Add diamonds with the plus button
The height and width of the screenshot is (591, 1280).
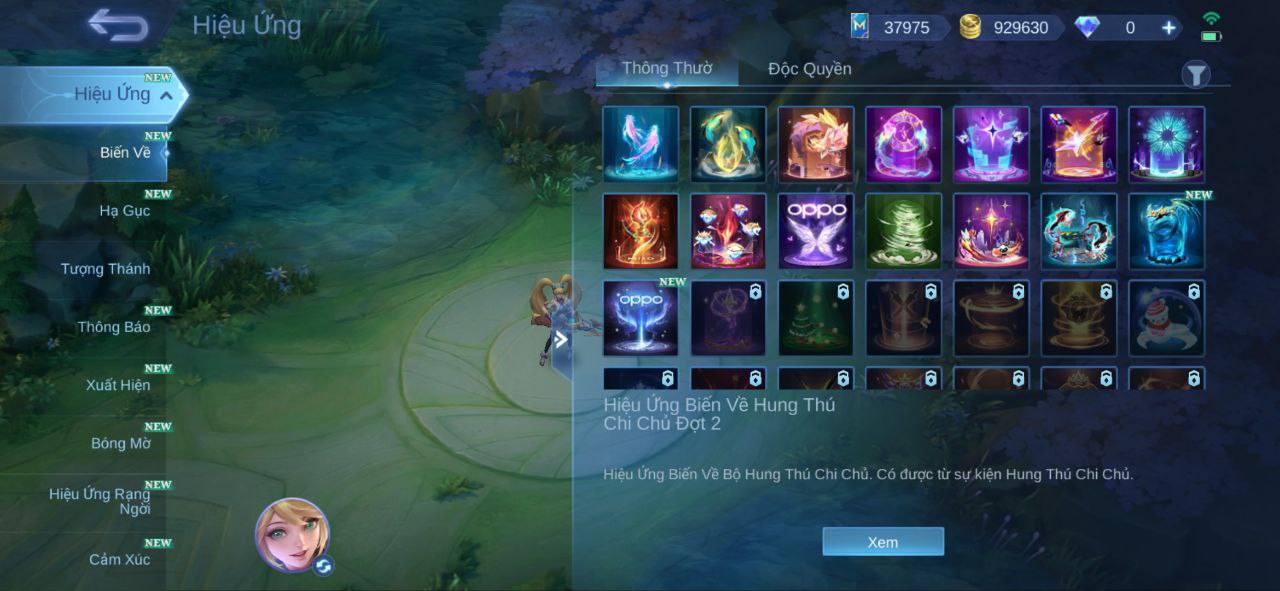click(x=1168, y=28)
